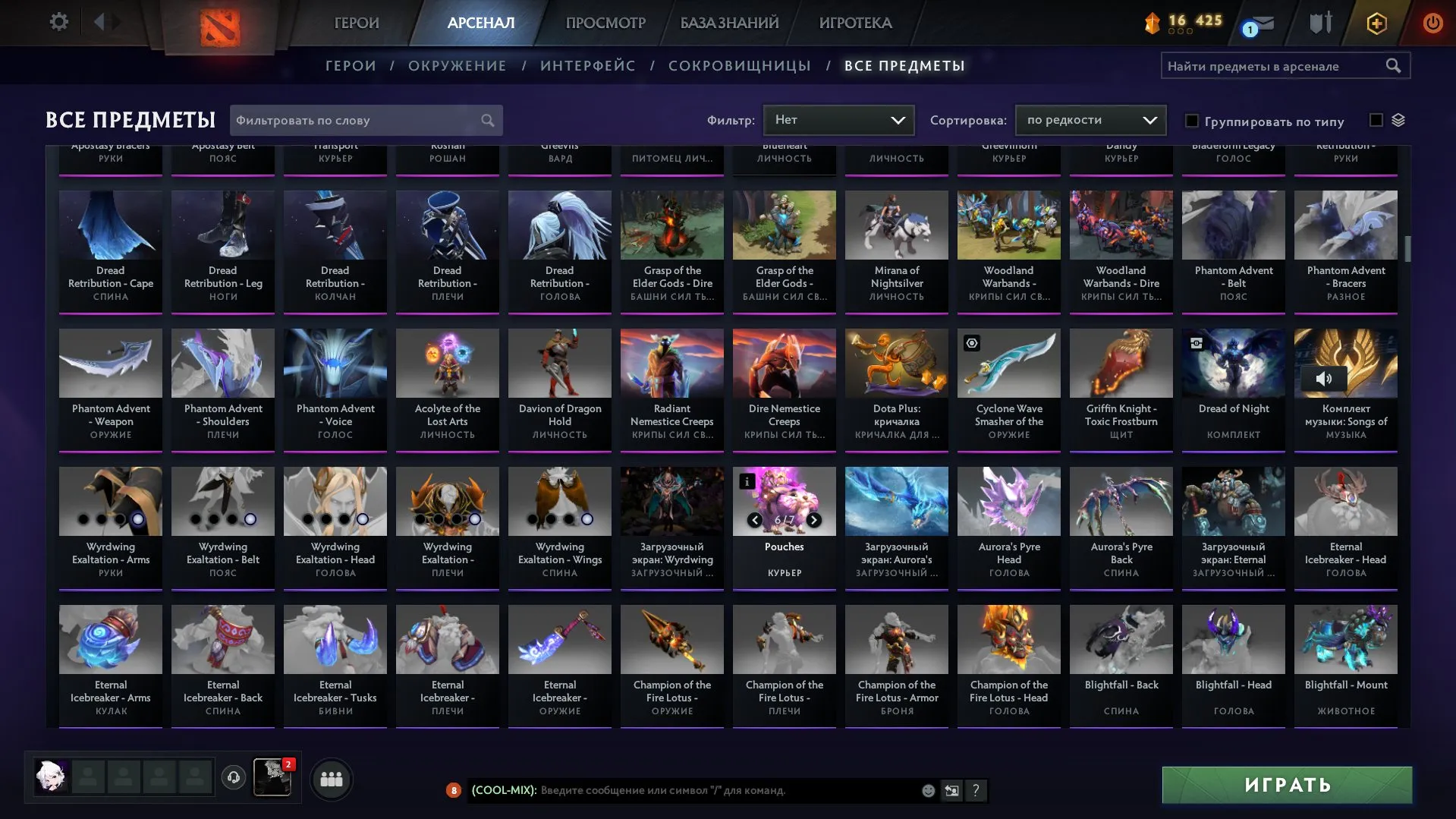Open the Сортировка по редкости dropdown
Viewport: 1456px width, 819px height.
[1090, 119]
